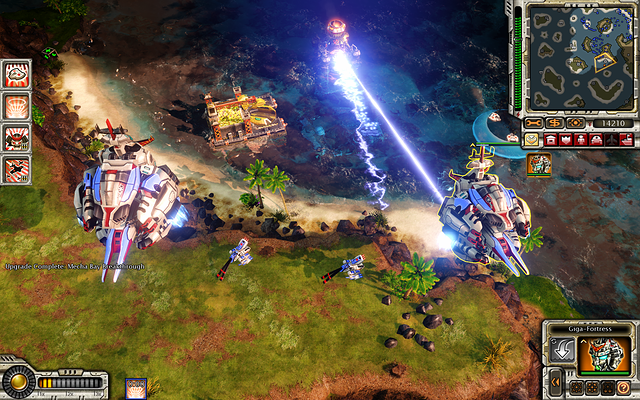Screen dimensions: 640x400
Task: Click the help question mark button
Action: click(x=623, y=387)
